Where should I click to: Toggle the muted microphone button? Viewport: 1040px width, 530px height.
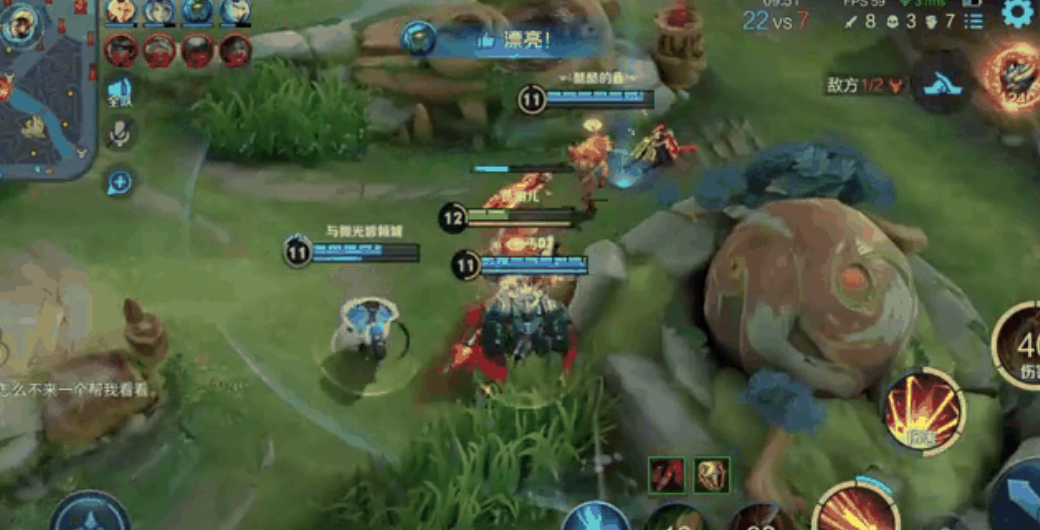click(x=120, y=133)
